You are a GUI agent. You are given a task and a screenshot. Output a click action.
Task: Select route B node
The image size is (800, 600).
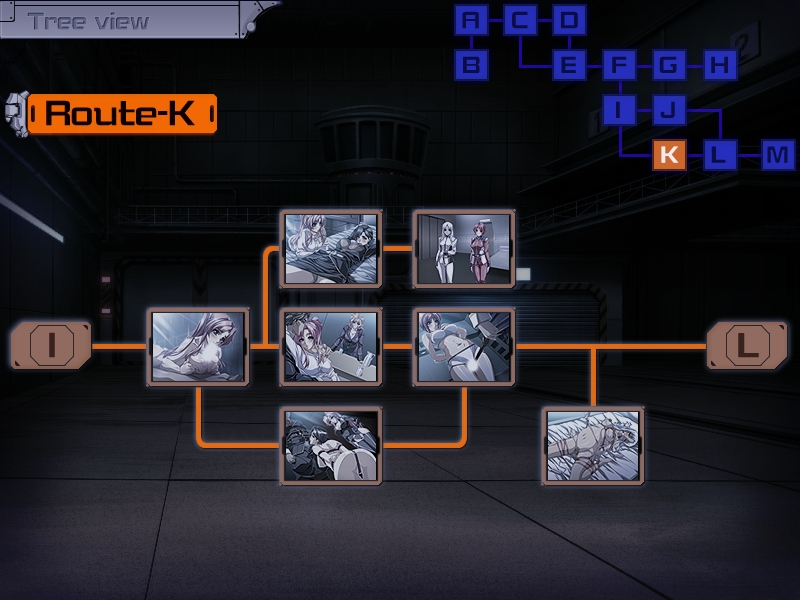tap(471, 66)
